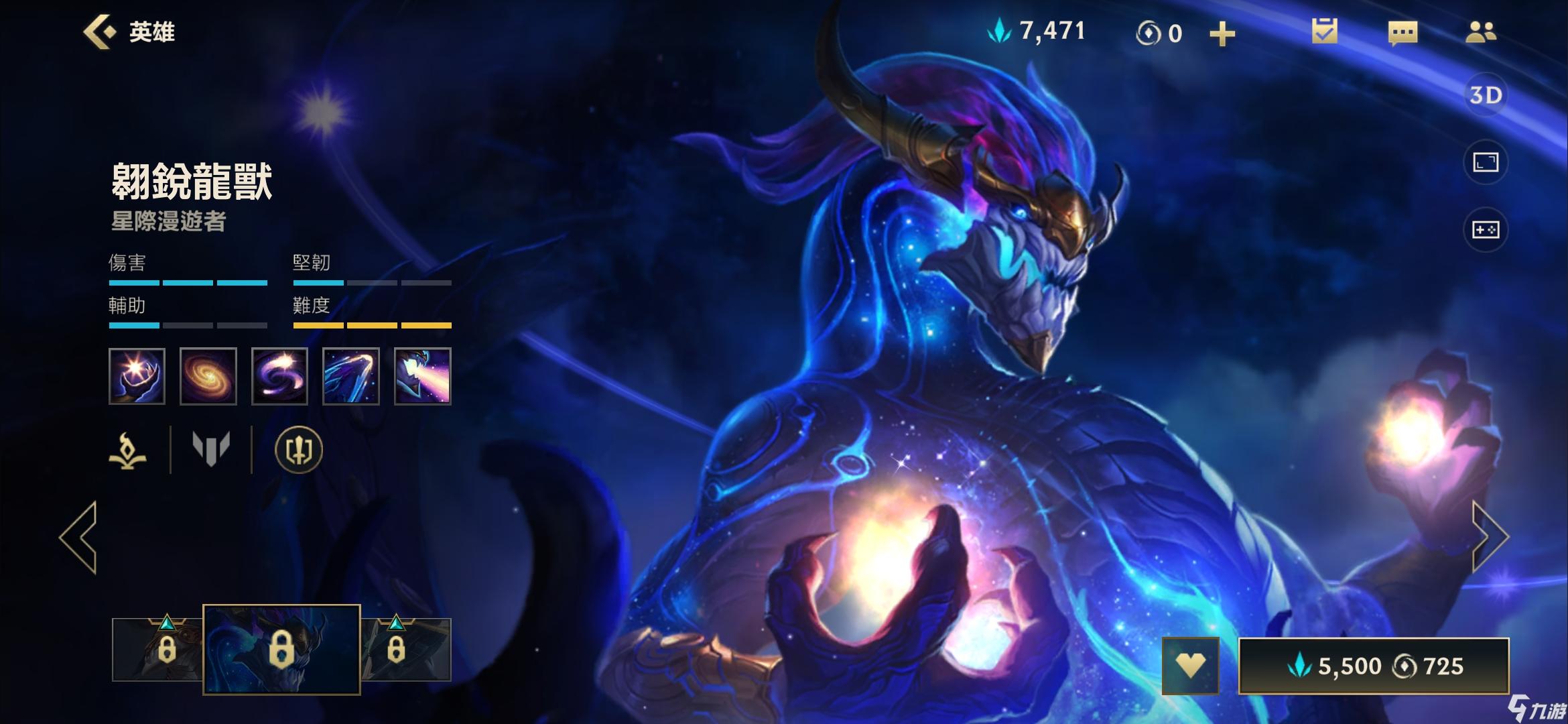The height and width of the screenshot is (724, 1568).
Task: Show the mage role icon details
Action: 128,450
